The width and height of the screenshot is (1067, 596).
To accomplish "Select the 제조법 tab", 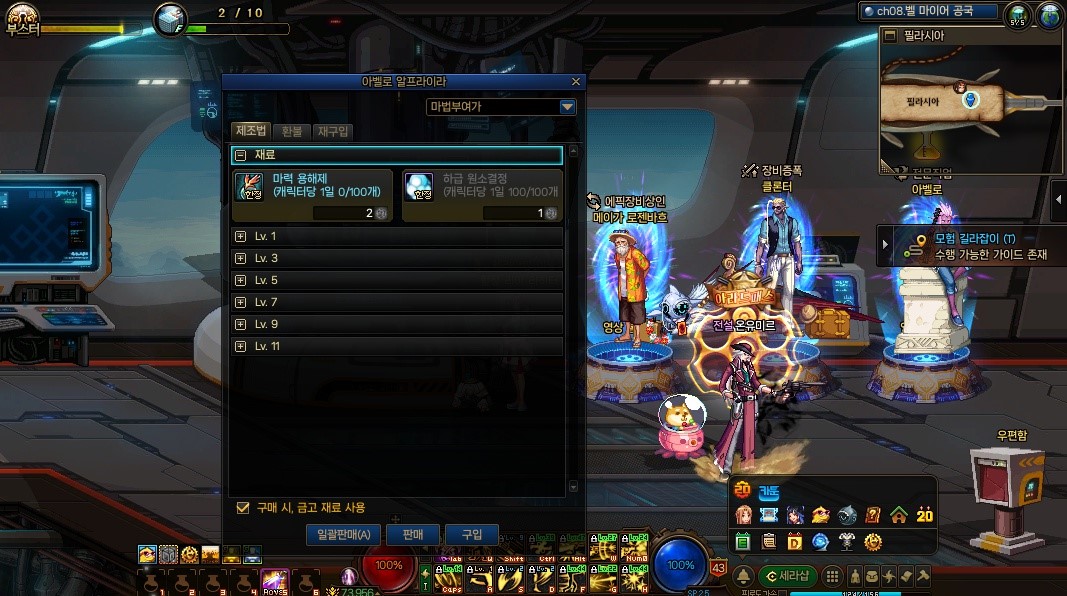I will (x=250, y=131).
